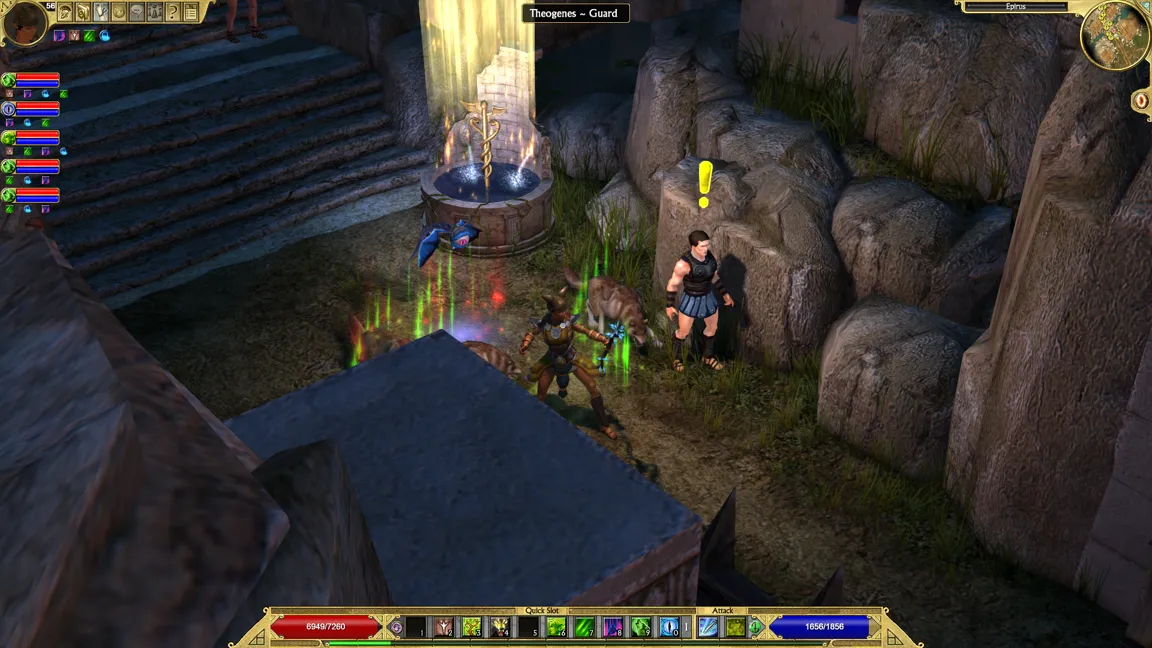The image size is (1152, 648).
Task: Activate quick slot 9 green skill
Action: (x=641, y=627)
